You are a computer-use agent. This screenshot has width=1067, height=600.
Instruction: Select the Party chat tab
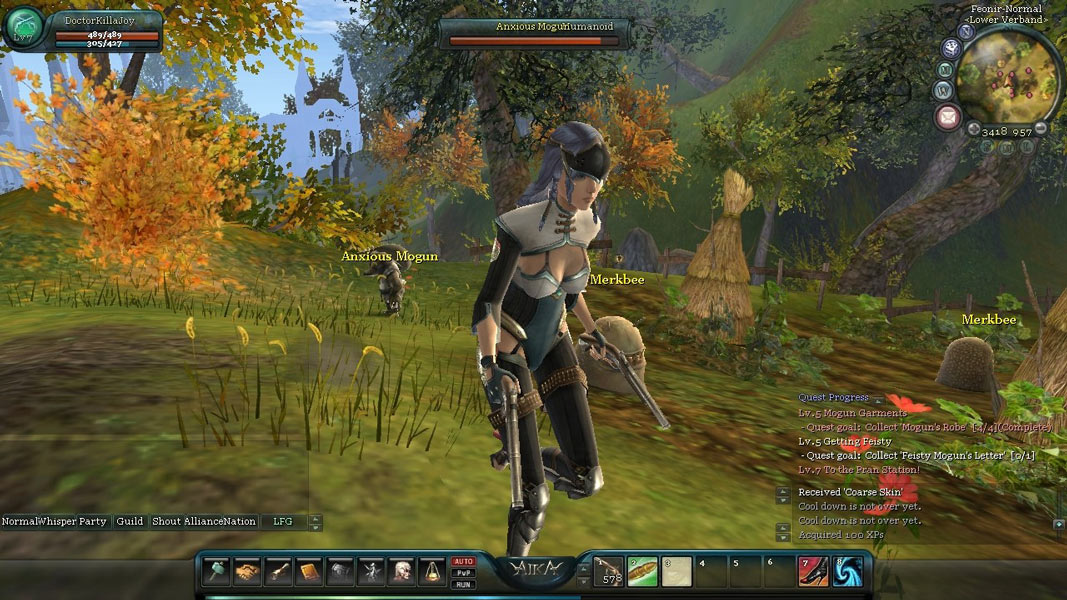click(x=92, y=522)
